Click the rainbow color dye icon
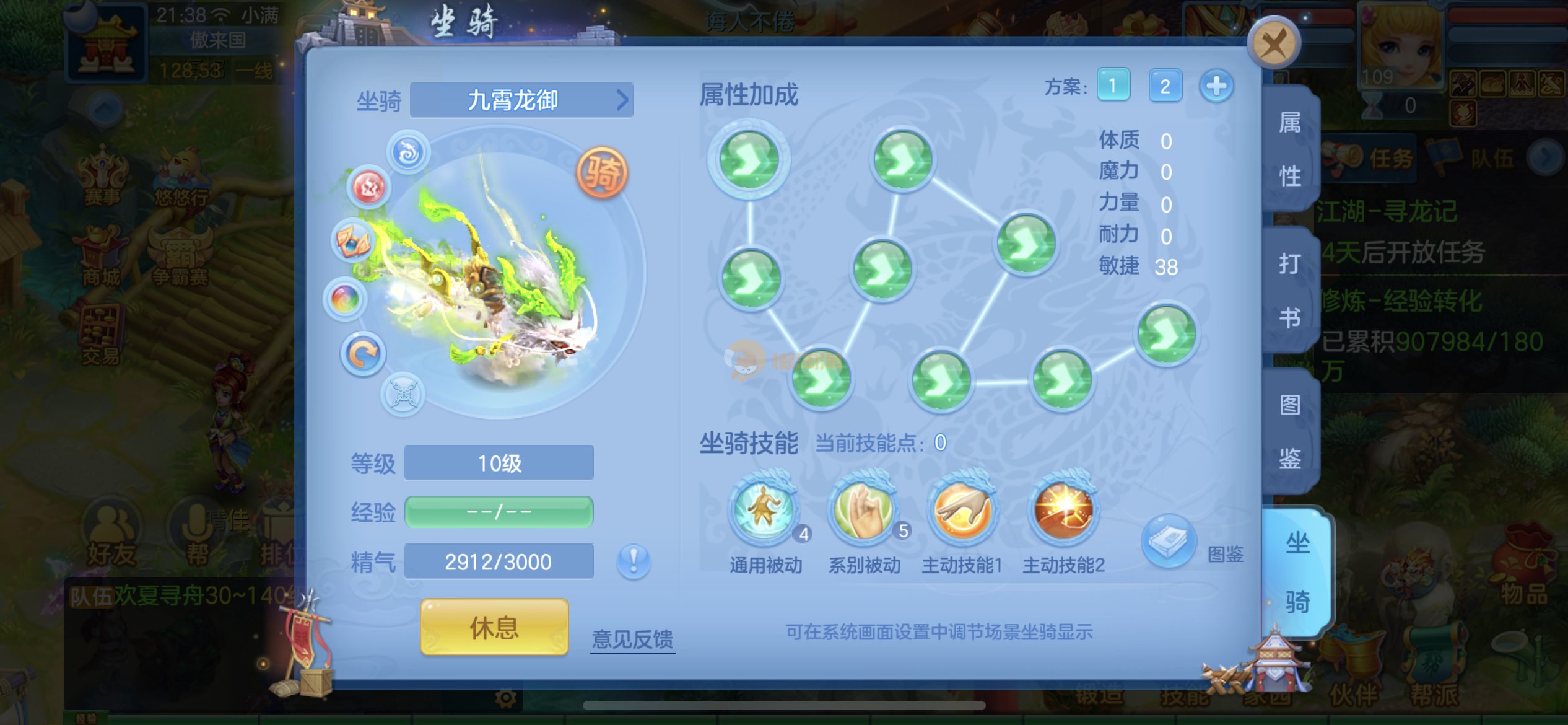 (x=345, y=300)
